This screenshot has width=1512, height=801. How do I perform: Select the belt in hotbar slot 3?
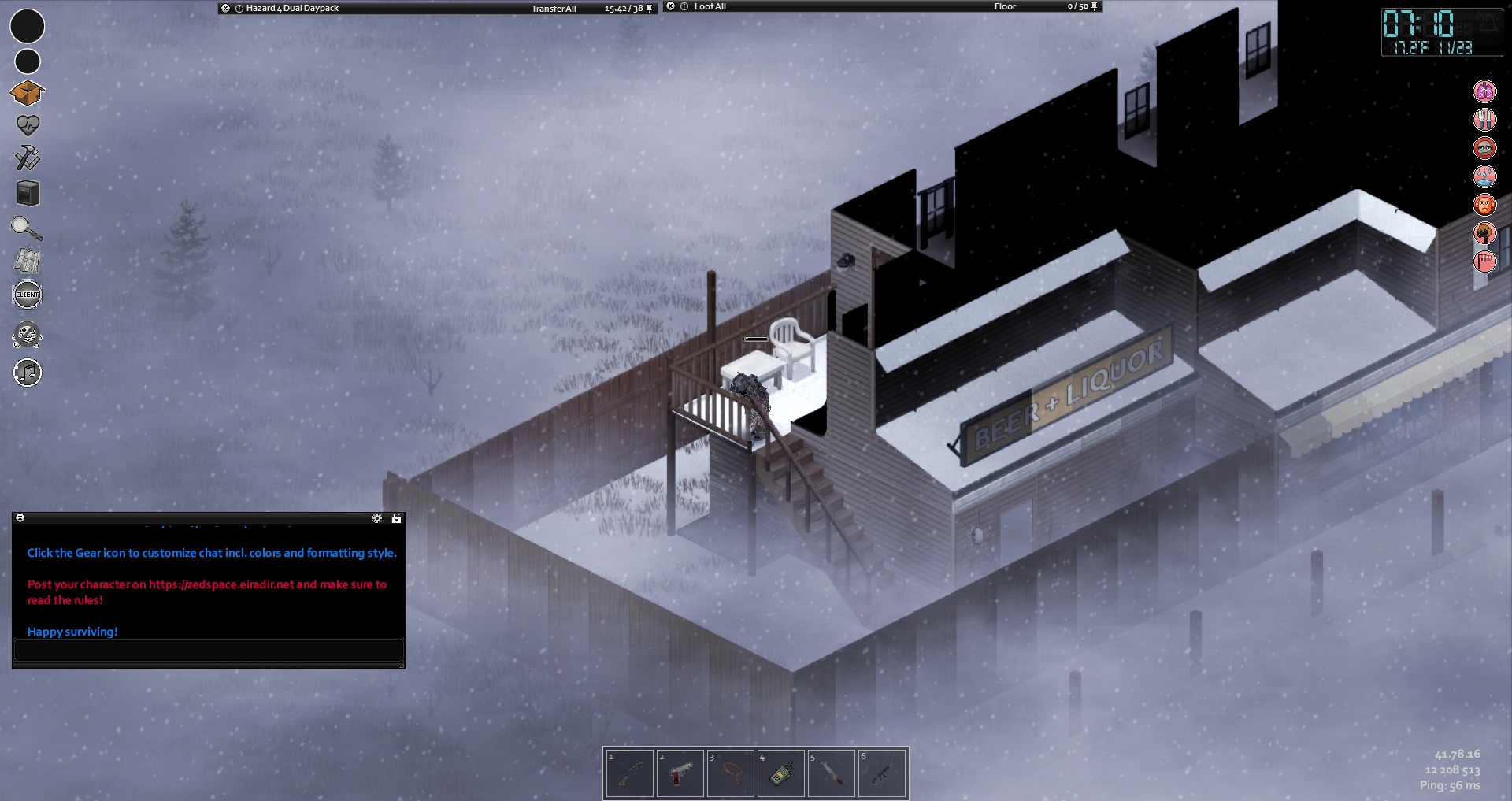730,773
